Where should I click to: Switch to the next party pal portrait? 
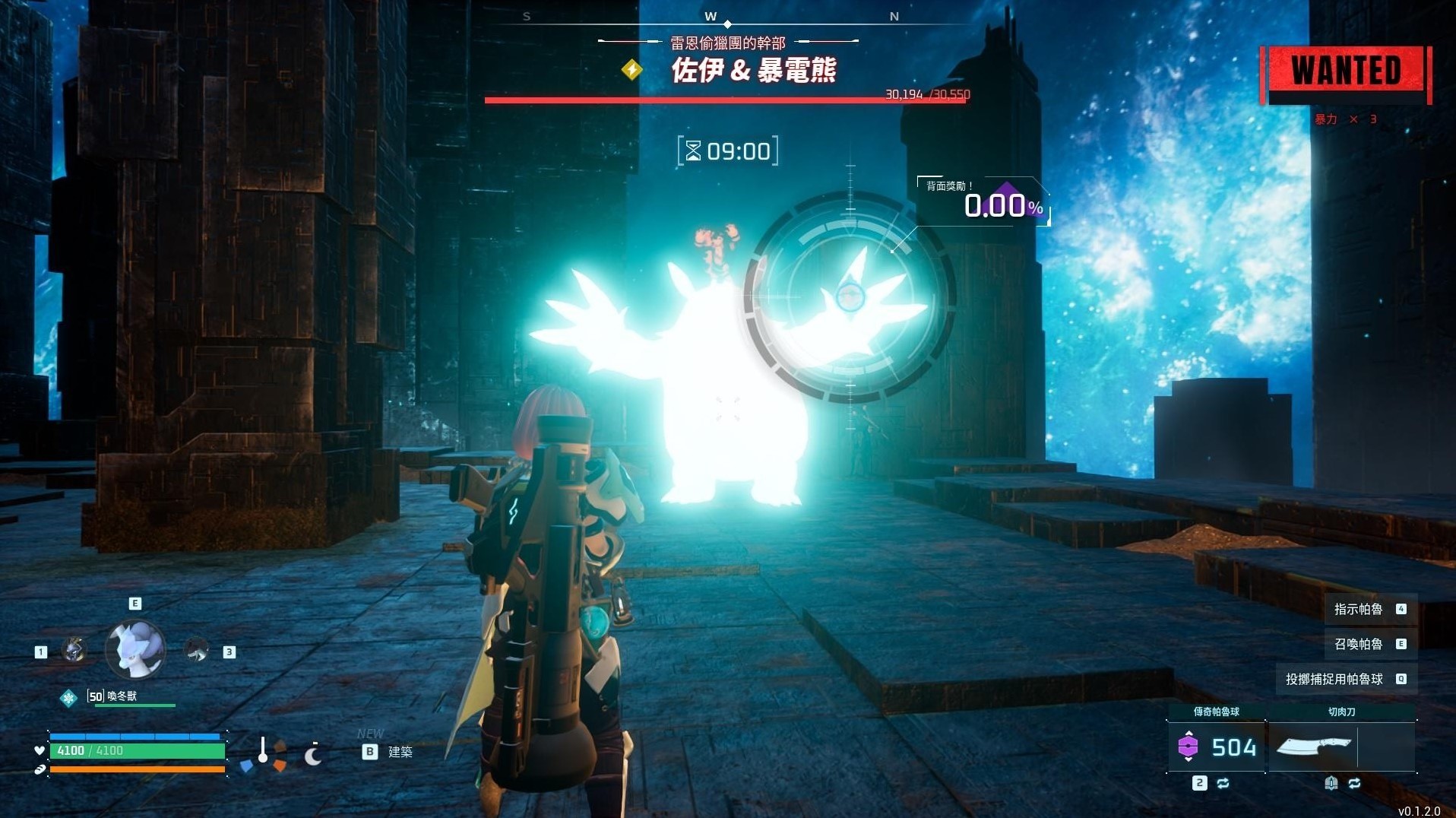pyautogui.click(x=196, y=650)
